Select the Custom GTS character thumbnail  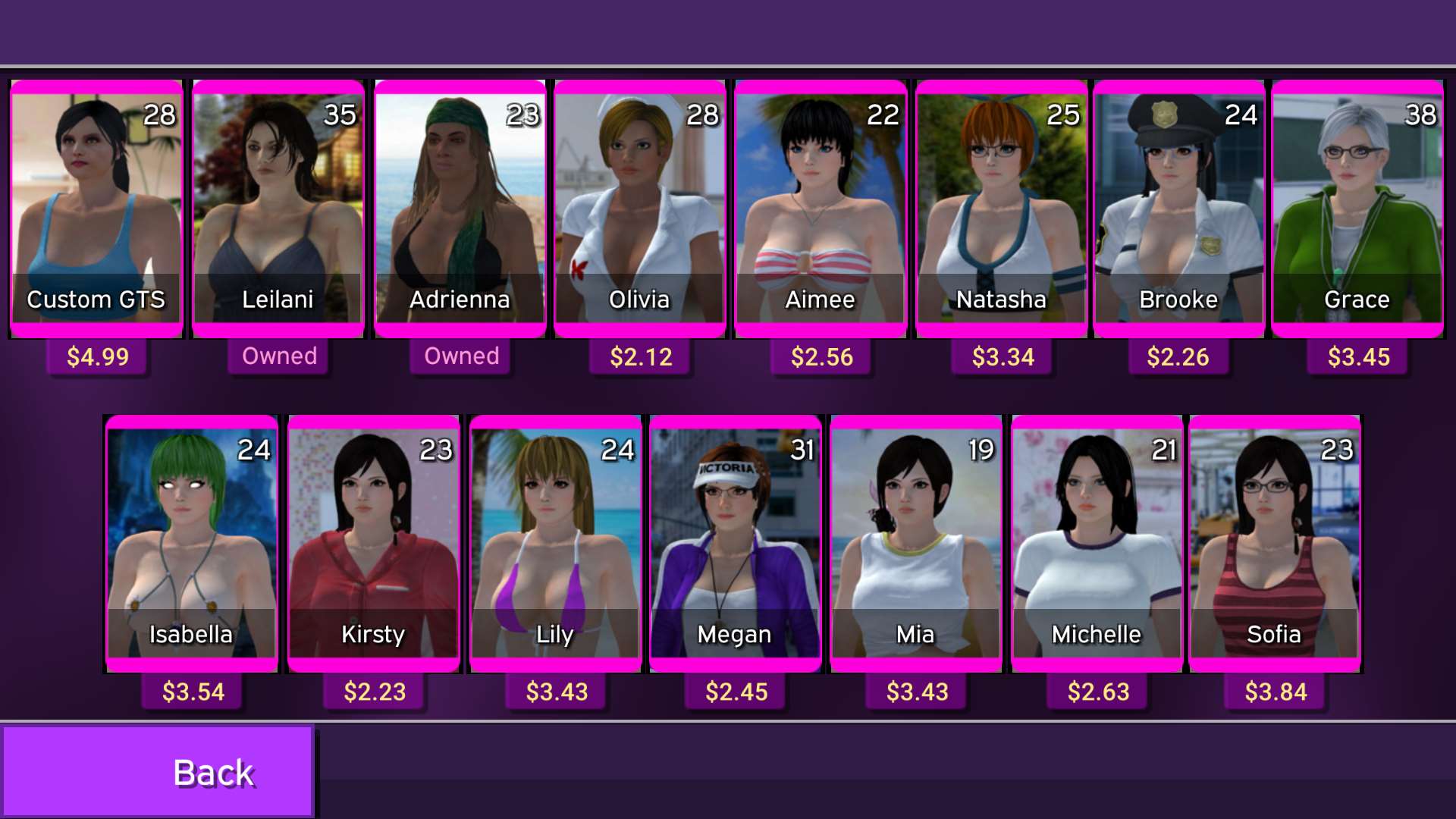click(x=96, y=205)
